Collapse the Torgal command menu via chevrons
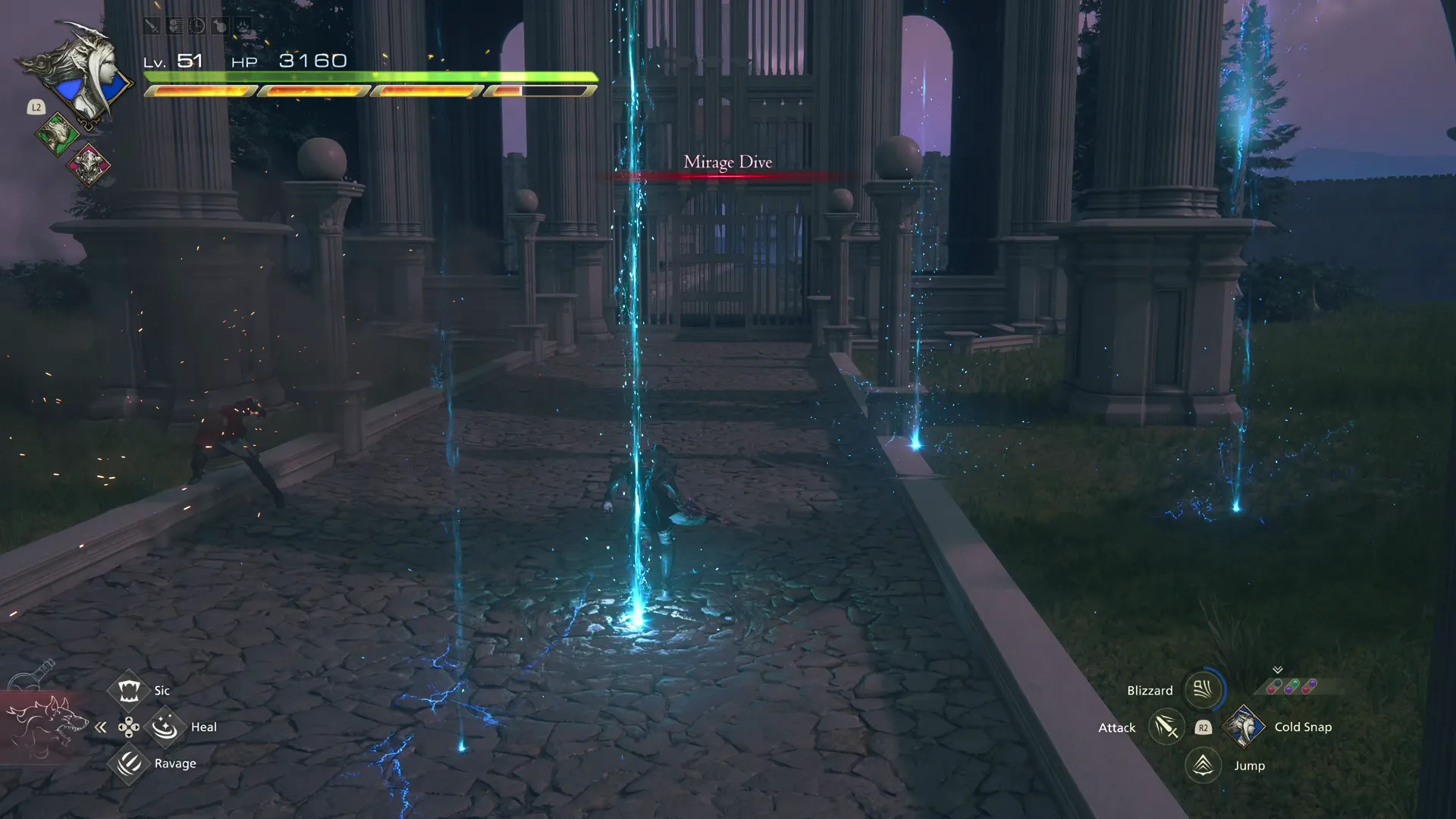Screen dimensions: 1456x819 pos(101,728)
